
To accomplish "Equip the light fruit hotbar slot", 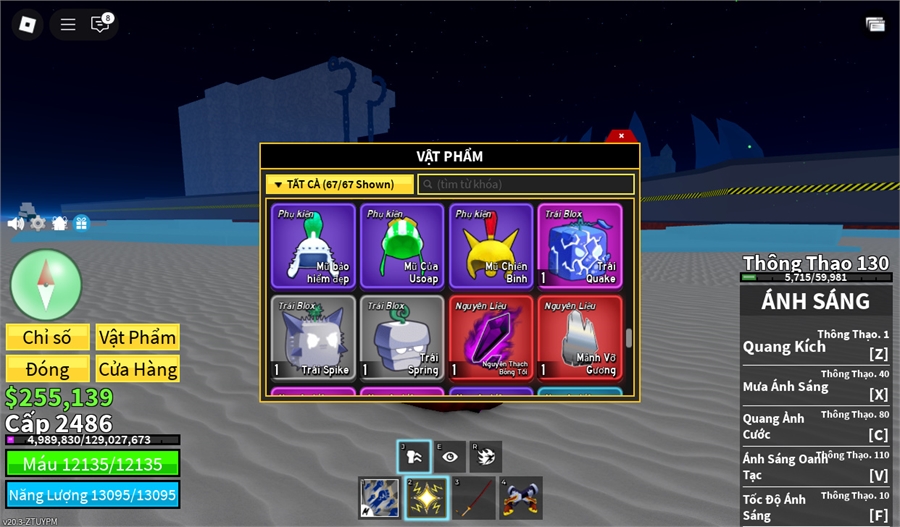I will 425,498.
